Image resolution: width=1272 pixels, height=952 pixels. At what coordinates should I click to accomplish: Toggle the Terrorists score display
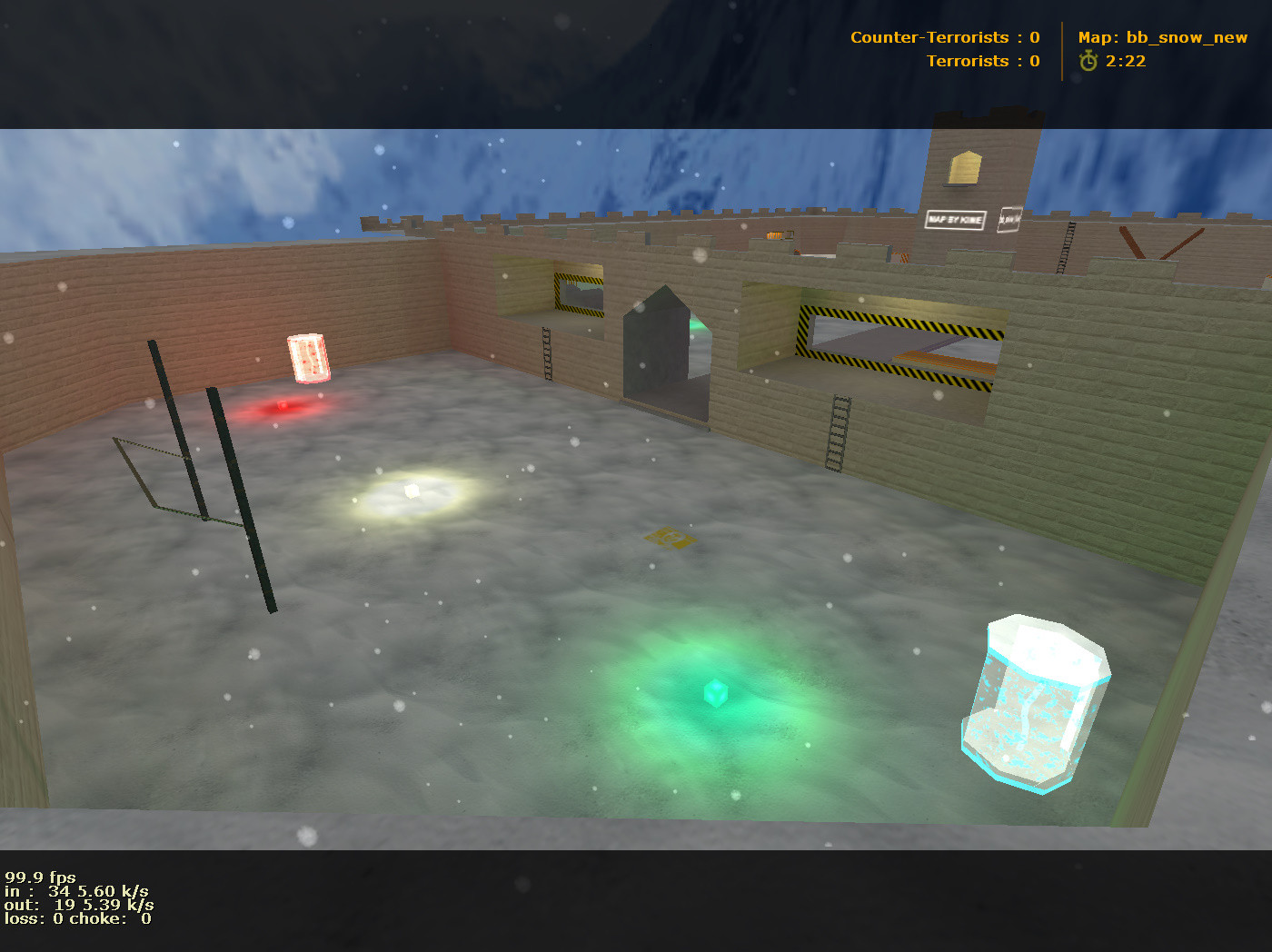click(x=982, y=61)
